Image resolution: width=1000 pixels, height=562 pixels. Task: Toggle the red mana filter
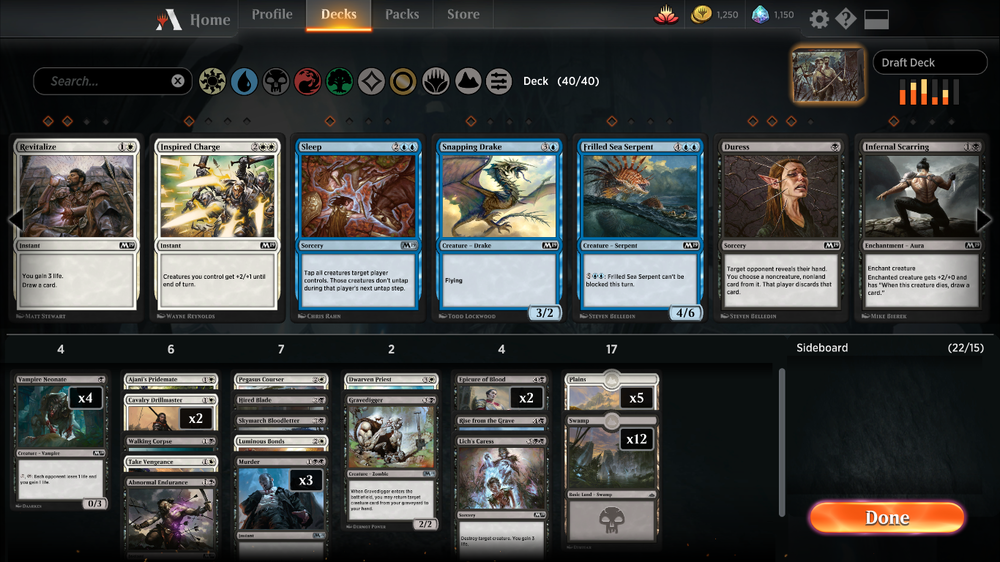pos(307,81)
